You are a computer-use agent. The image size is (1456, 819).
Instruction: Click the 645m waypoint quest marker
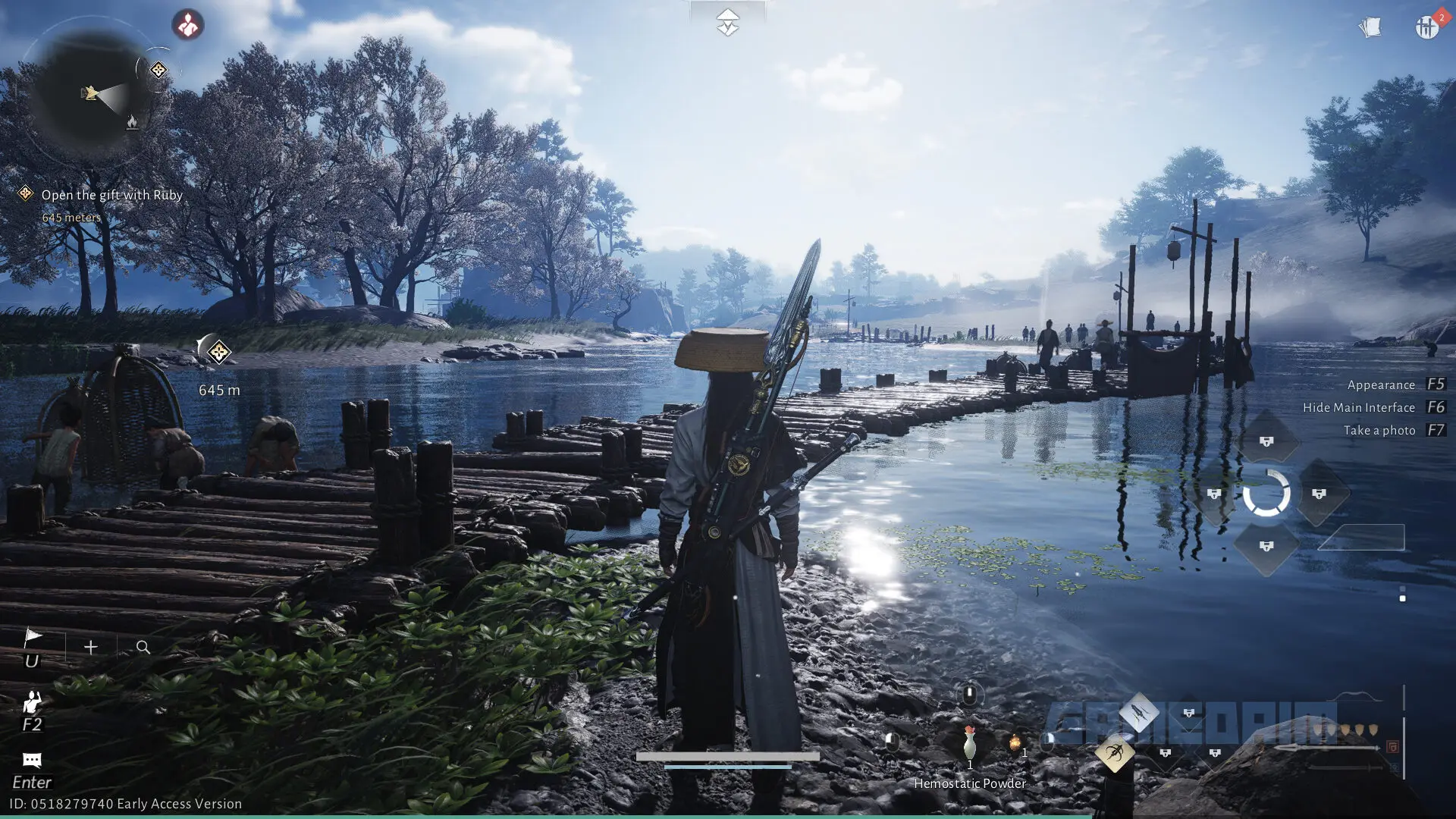[x=218, y=353]
